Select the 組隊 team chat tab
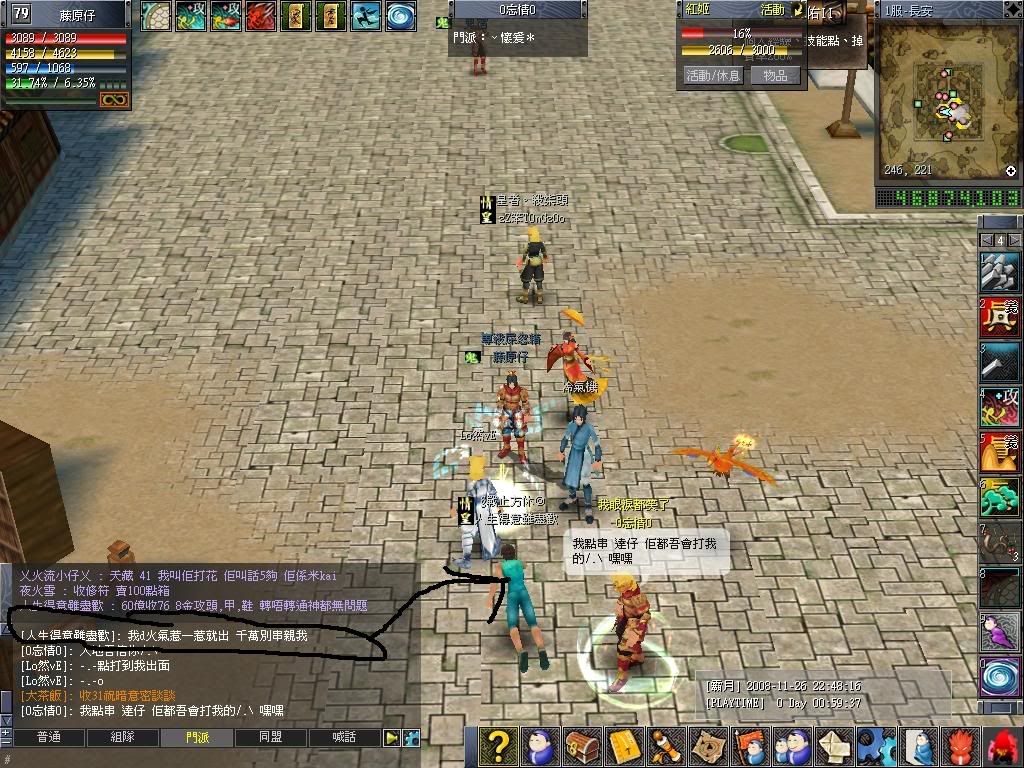Viewport: 1024px width, 768px height. pyautogui.click(x=122, y=738)
